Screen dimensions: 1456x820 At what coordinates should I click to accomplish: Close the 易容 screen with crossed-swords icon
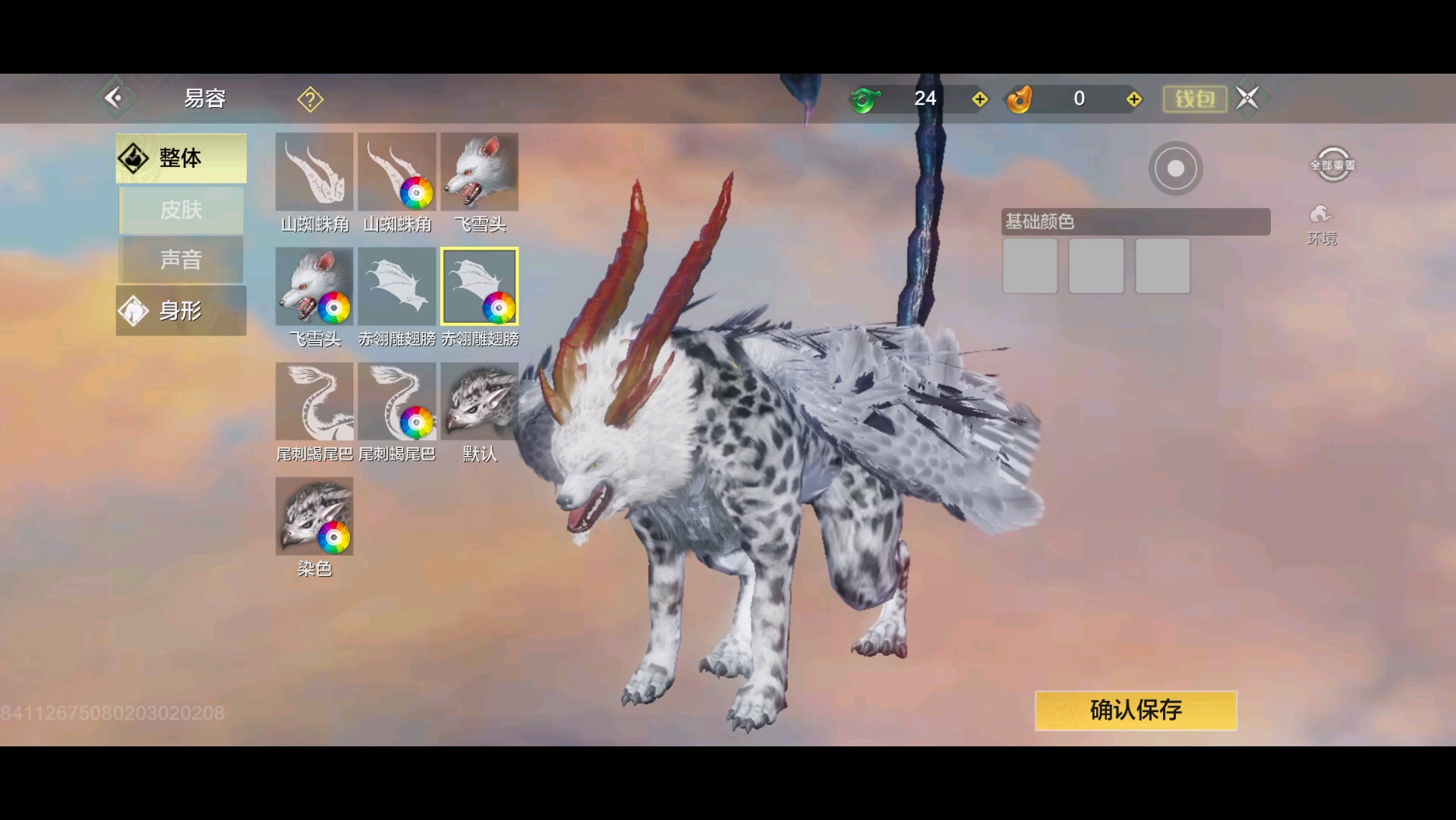(x=1247, y=98)
